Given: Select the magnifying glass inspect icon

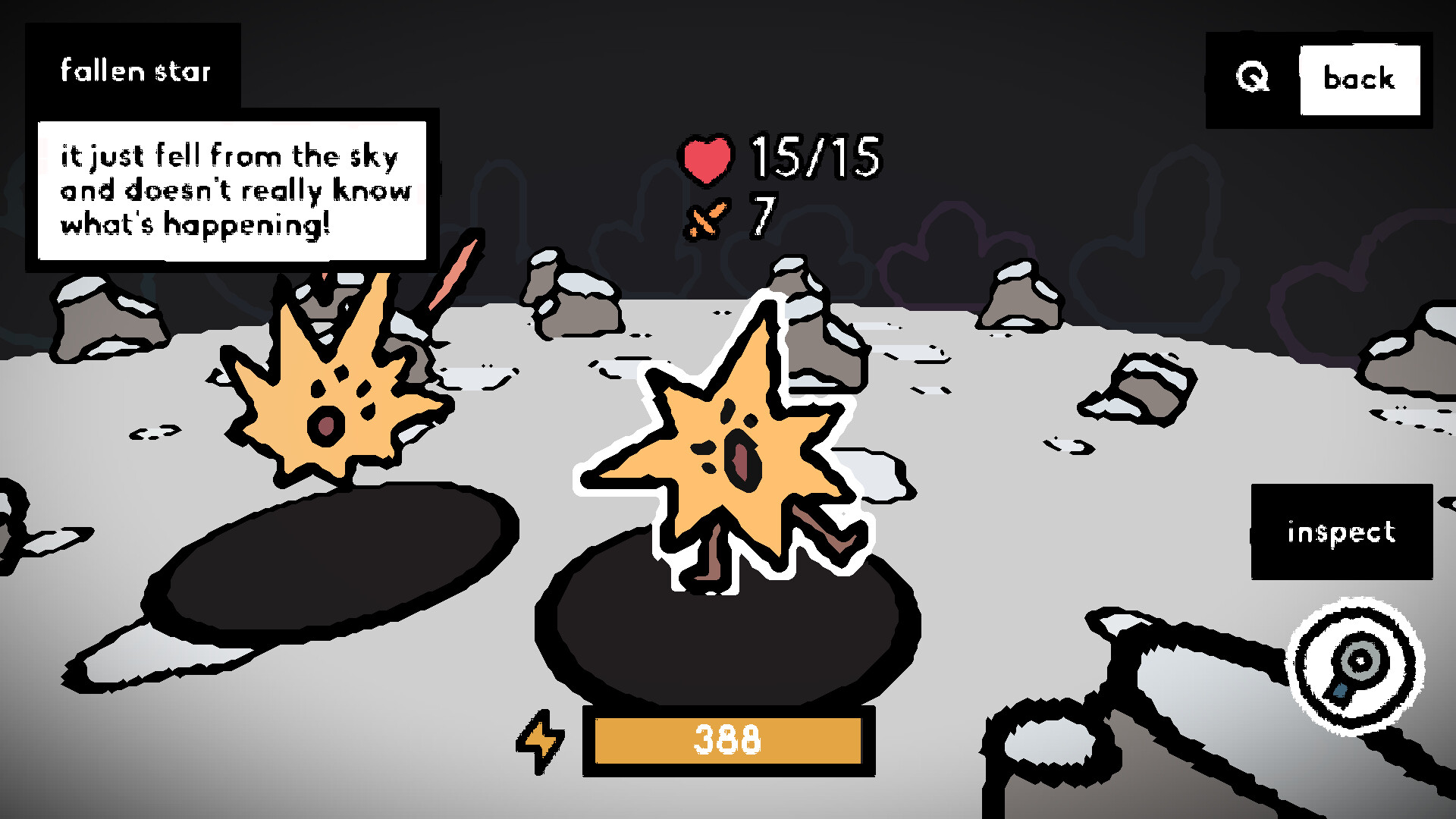Looking at the screenshot, I should click(x=1357, y=667).
